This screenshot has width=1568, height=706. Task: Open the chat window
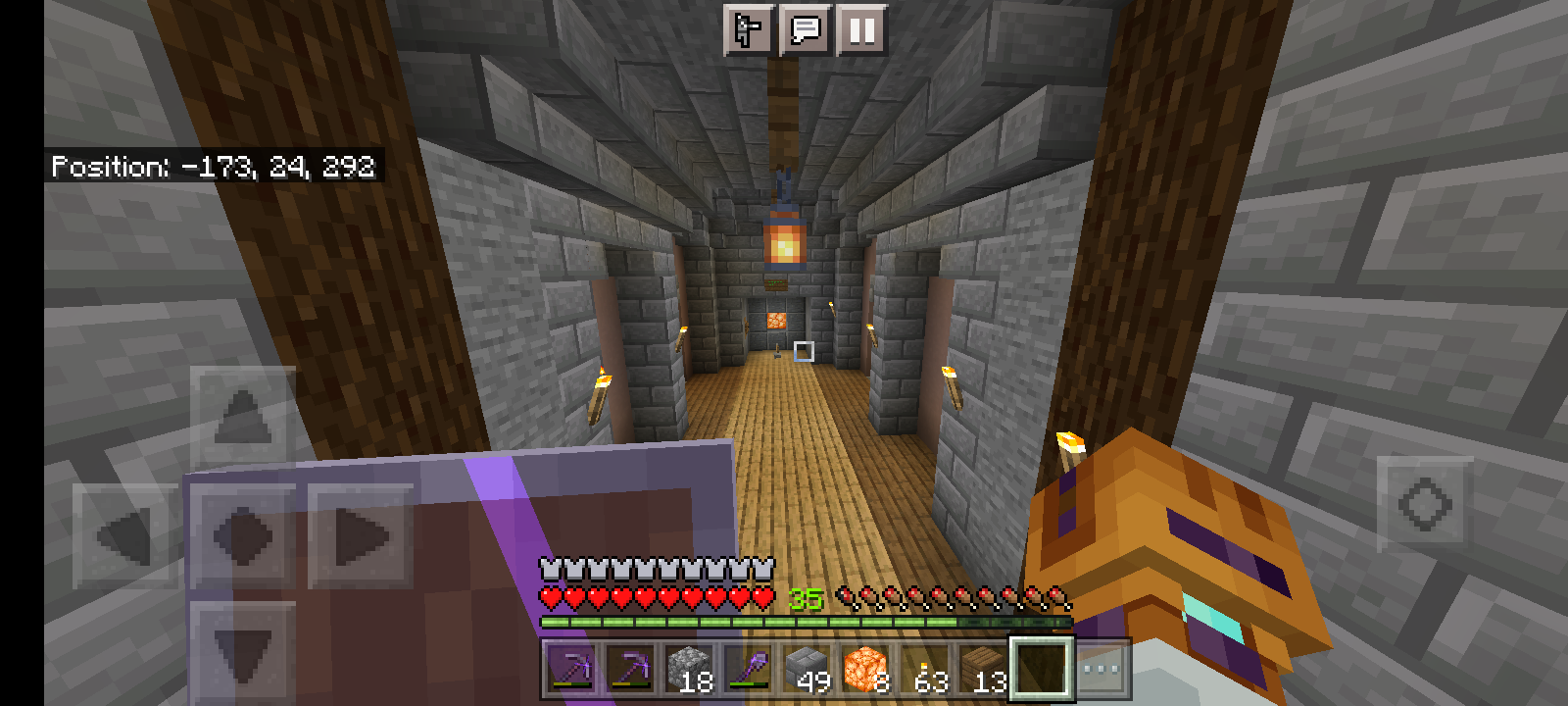806,30
